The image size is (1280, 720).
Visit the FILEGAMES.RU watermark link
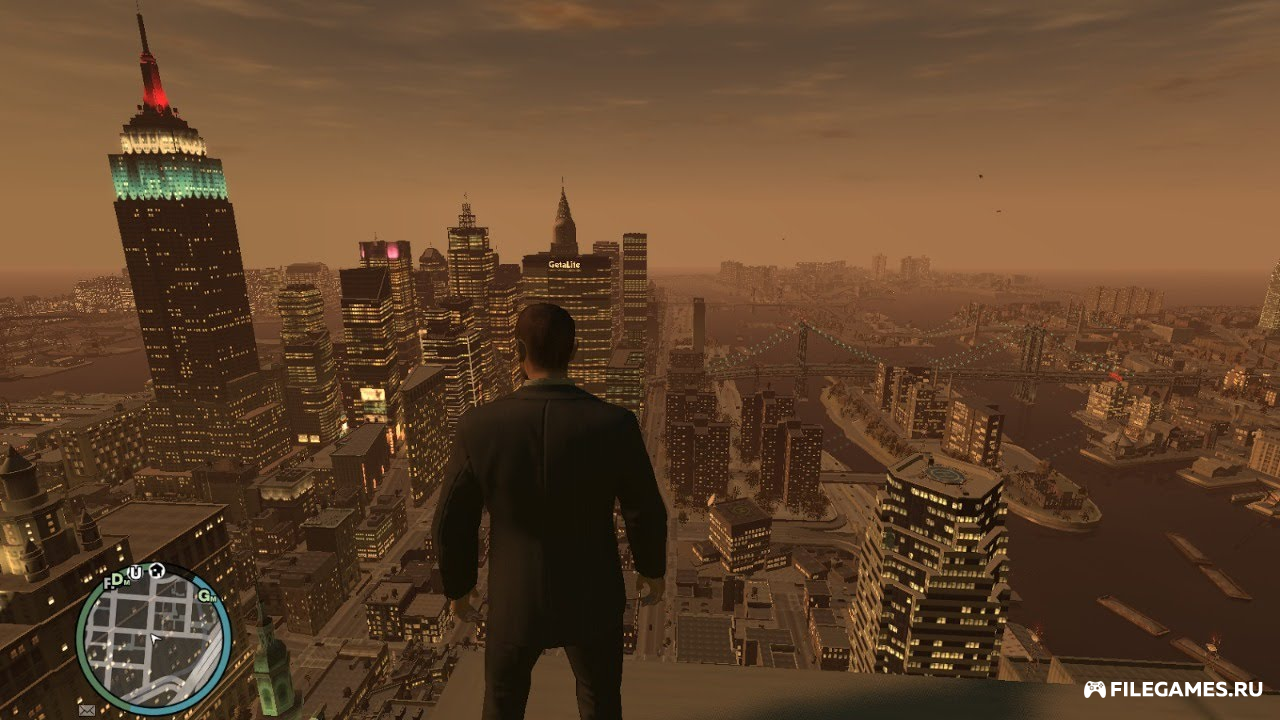(1174, 689)
